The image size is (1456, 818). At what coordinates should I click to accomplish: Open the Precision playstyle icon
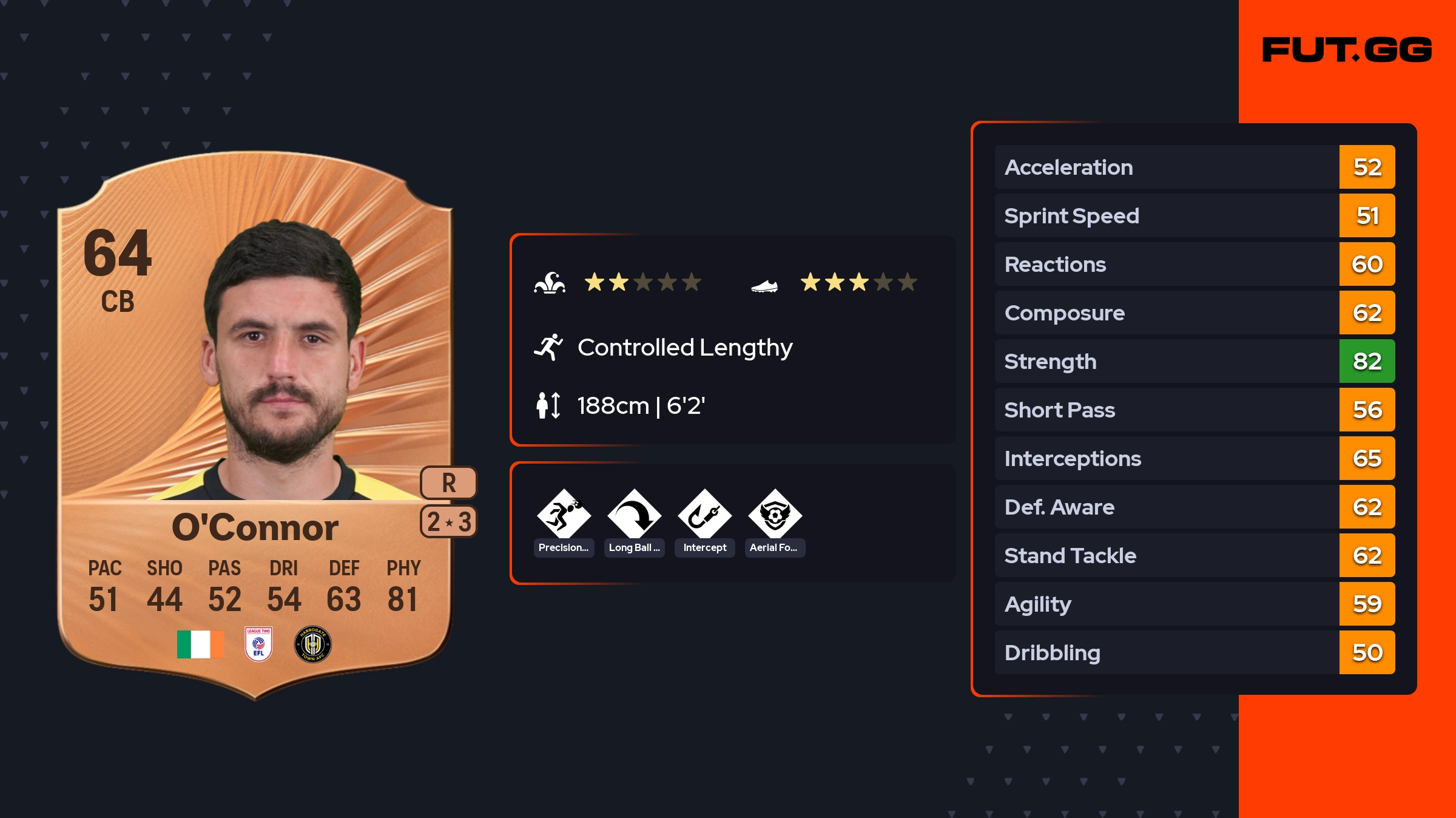[564, 515]
